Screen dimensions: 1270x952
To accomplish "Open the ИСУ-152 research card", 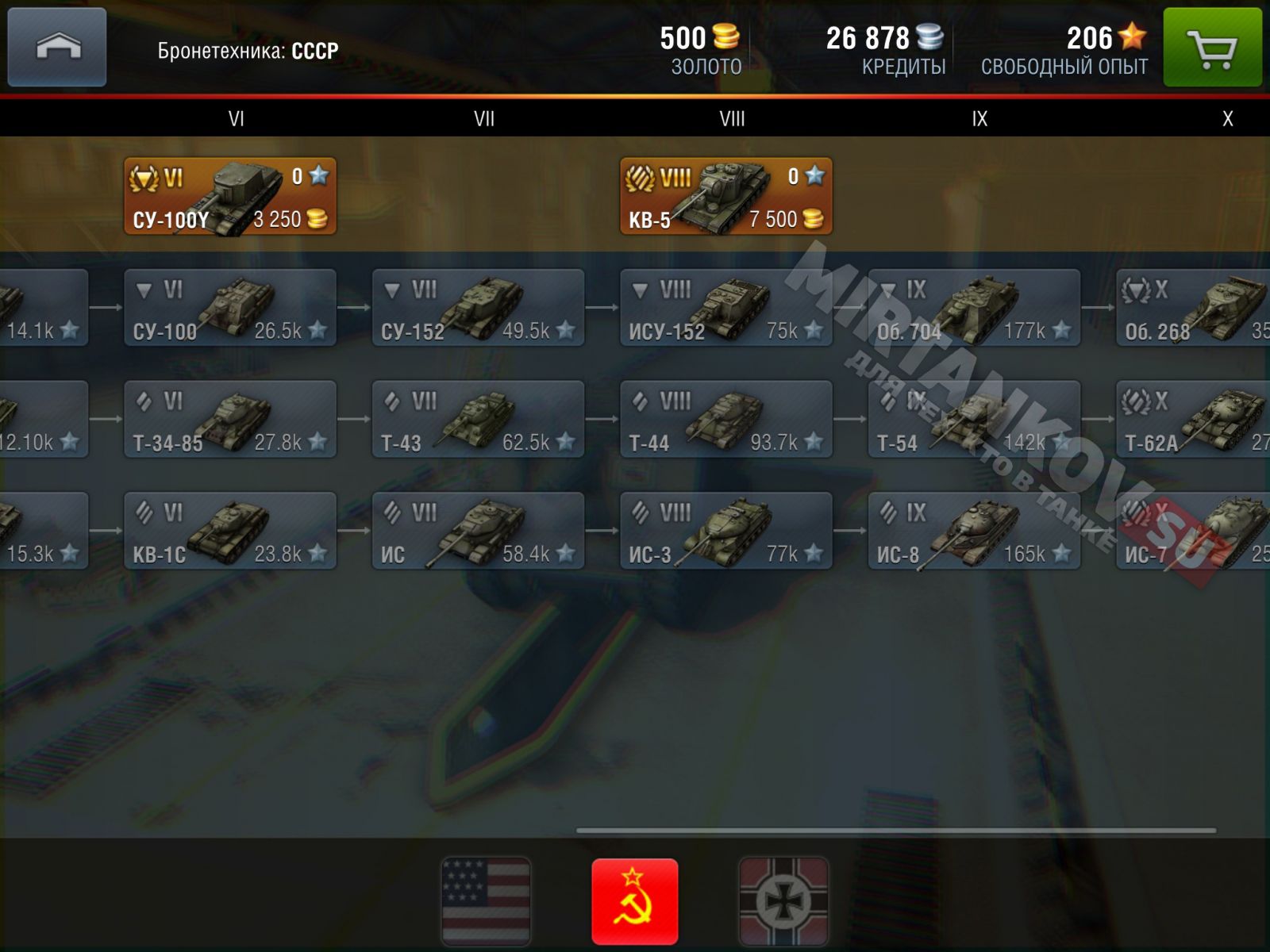I will coord(725,308).
